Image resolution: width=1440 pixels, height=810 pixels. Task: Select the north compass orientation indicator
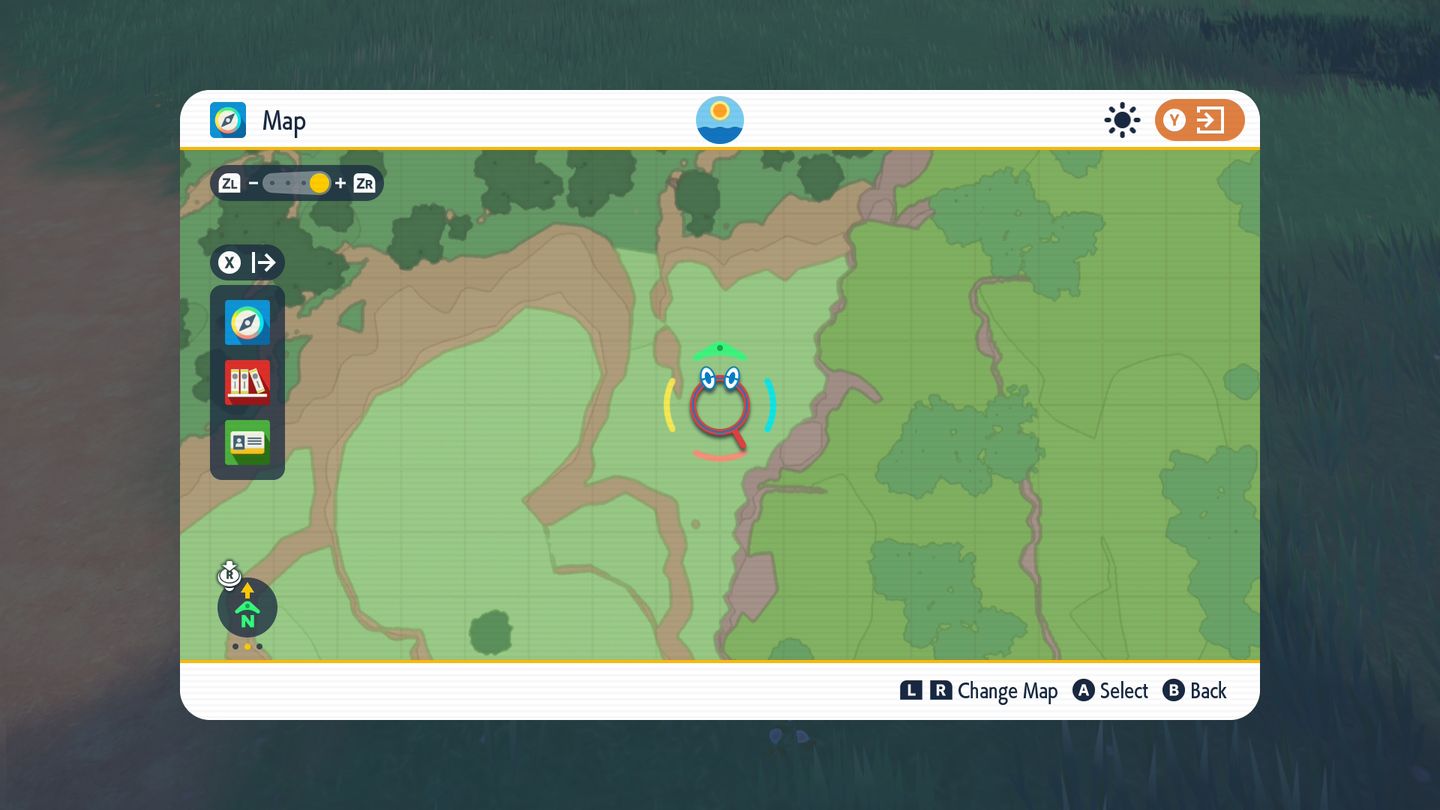(x=247, y=607)
